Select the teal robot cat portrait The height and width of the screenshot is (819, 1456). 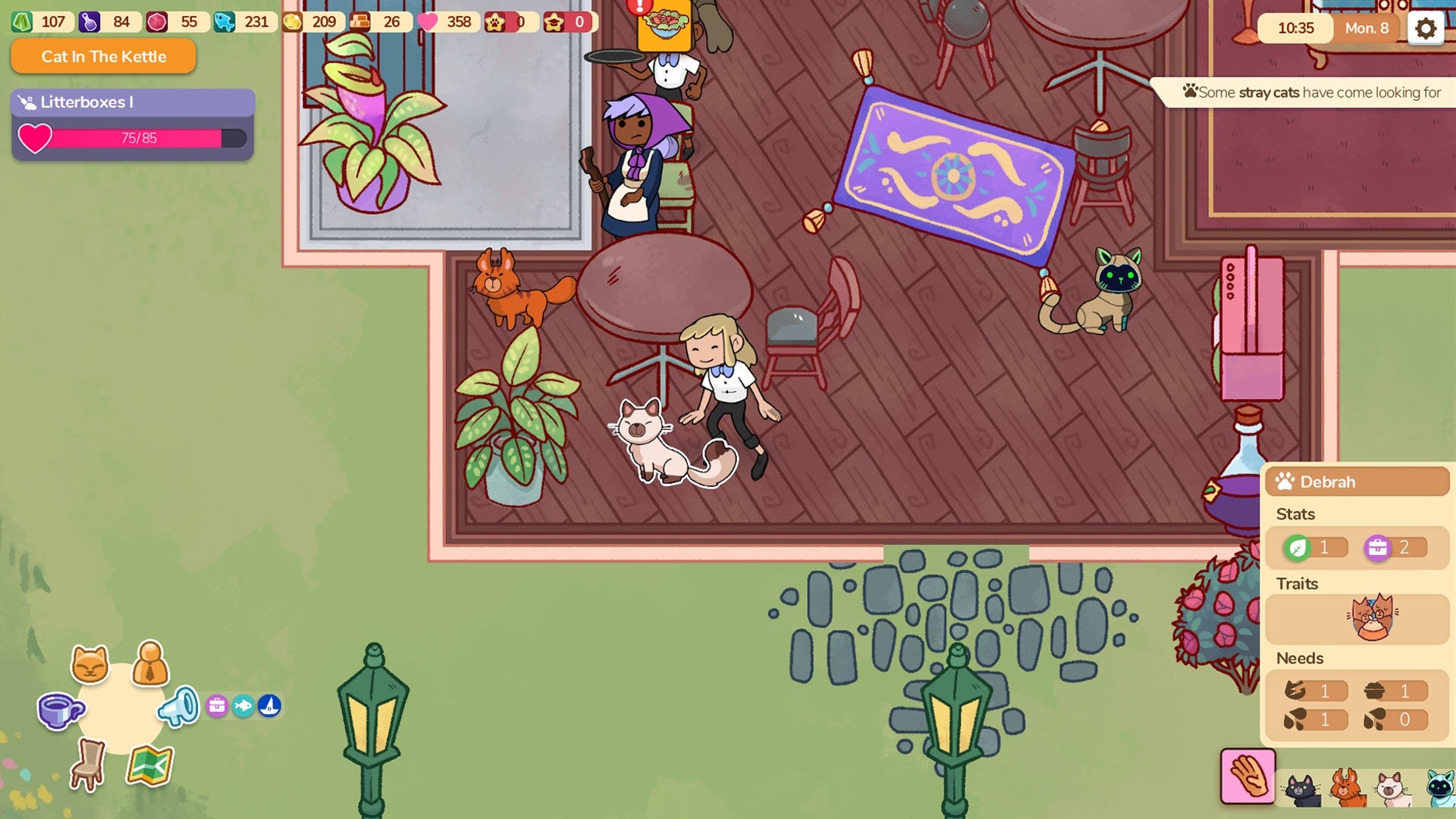pos(1442,789)
